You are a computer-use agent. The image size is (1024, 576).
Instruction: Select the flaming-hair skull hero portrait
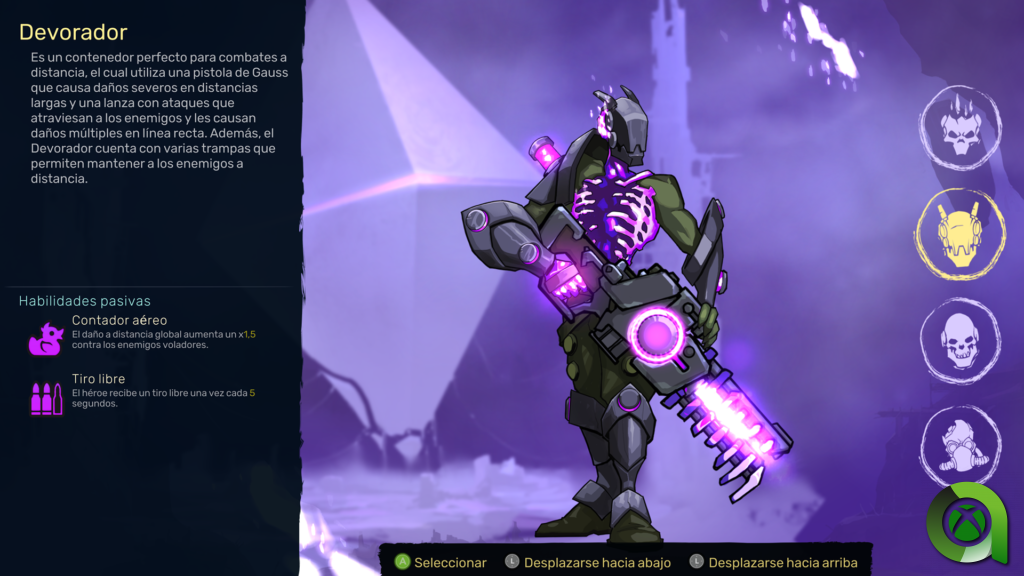click(960, 129)
